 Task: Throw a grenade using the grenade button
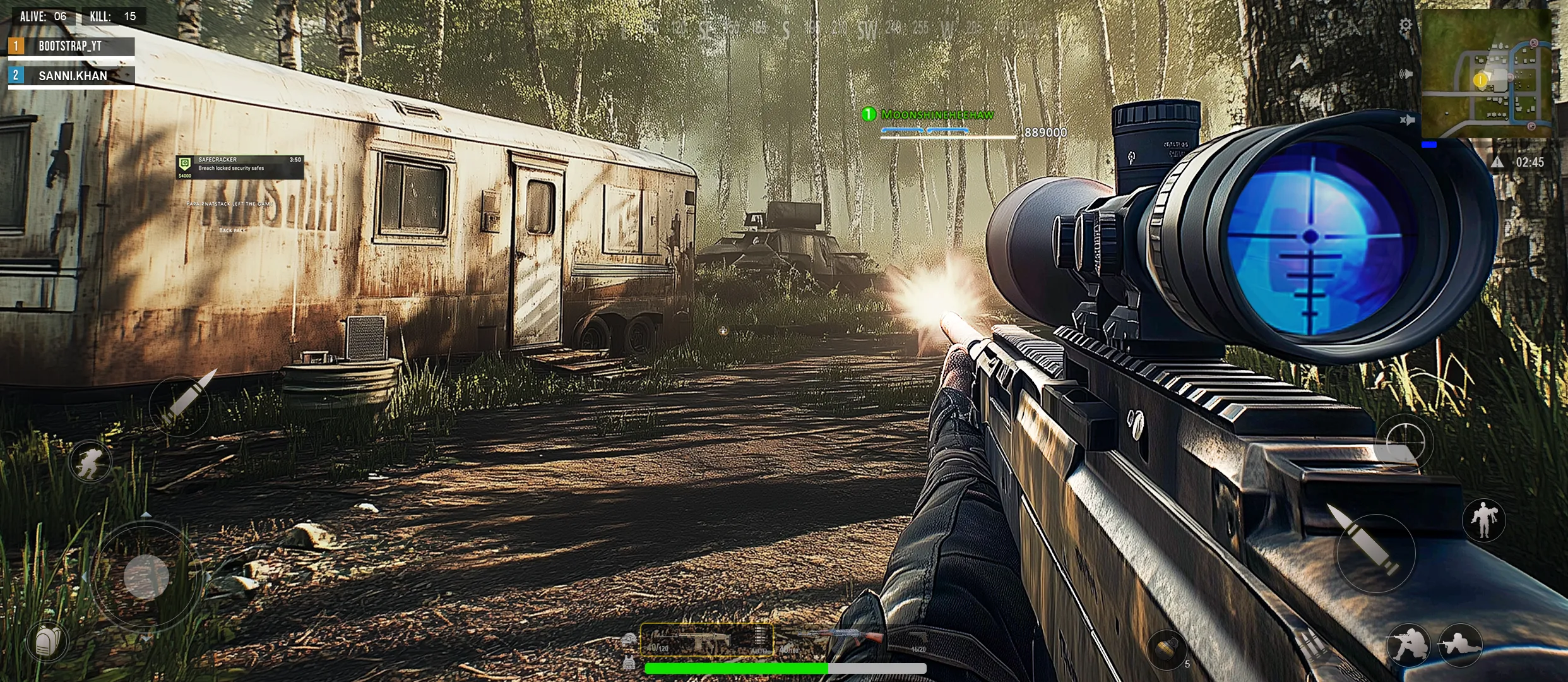coord(1167,650)
